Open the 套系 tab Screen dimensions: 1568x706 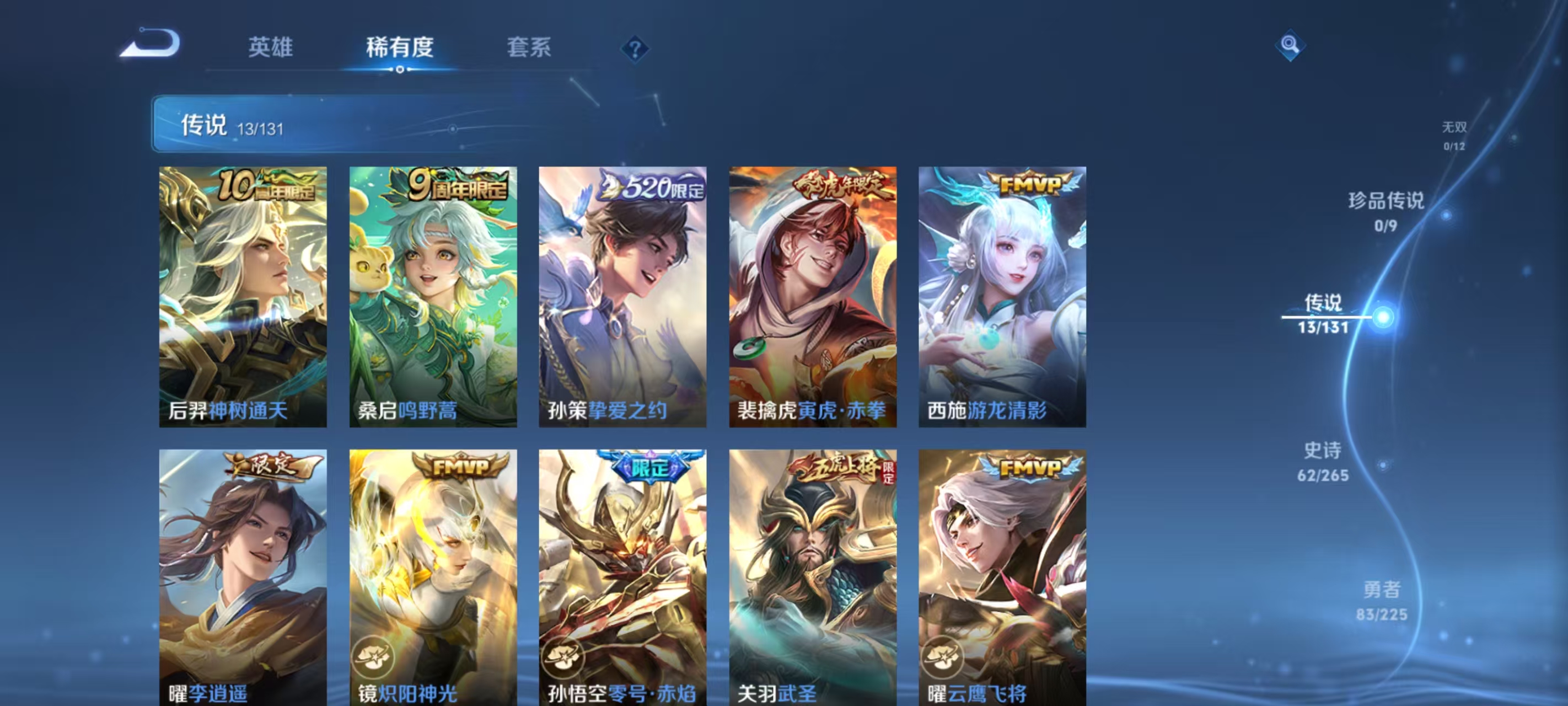[x=529, y=49]
